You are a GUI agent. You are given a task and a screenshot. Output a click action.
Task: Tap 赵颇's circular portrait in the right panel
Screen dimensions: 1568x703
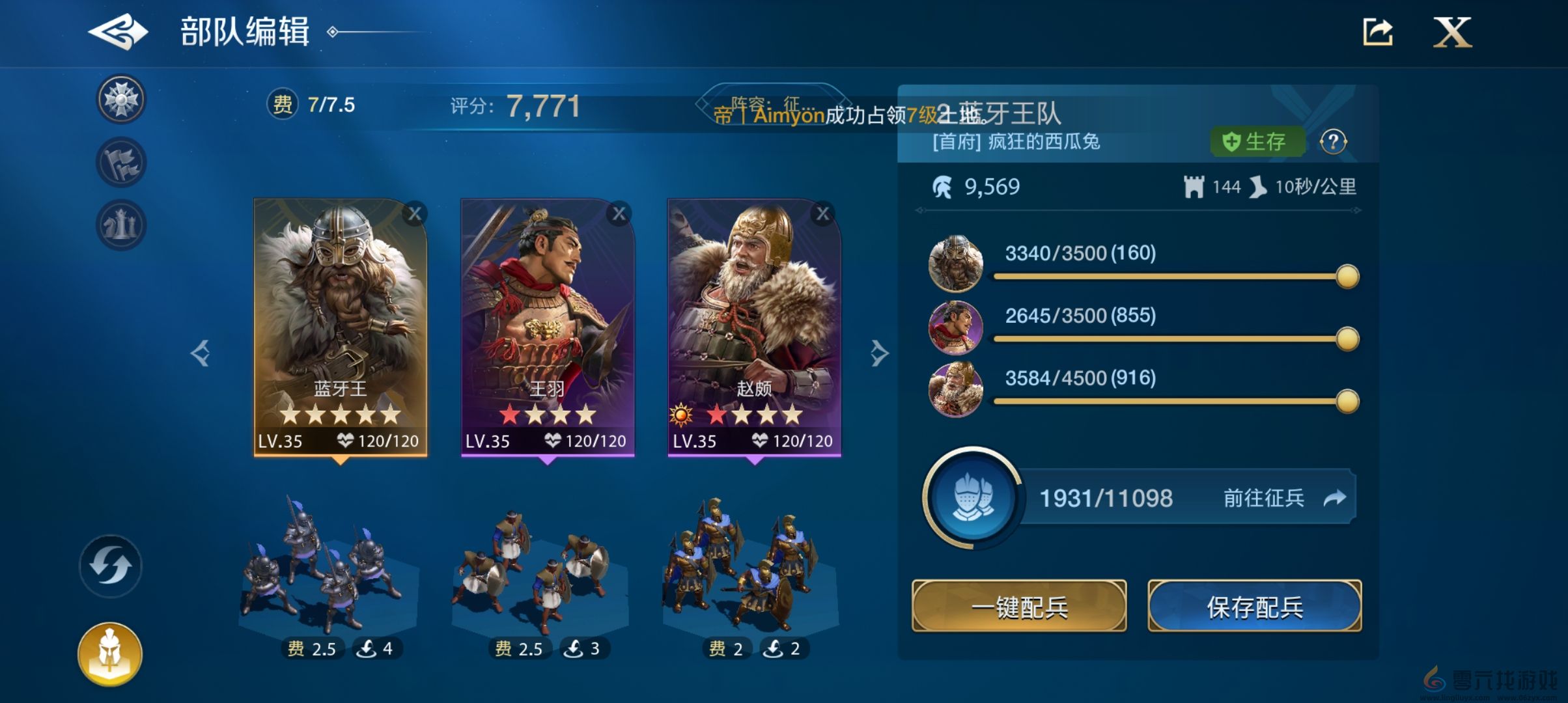(x=957, y=391)
